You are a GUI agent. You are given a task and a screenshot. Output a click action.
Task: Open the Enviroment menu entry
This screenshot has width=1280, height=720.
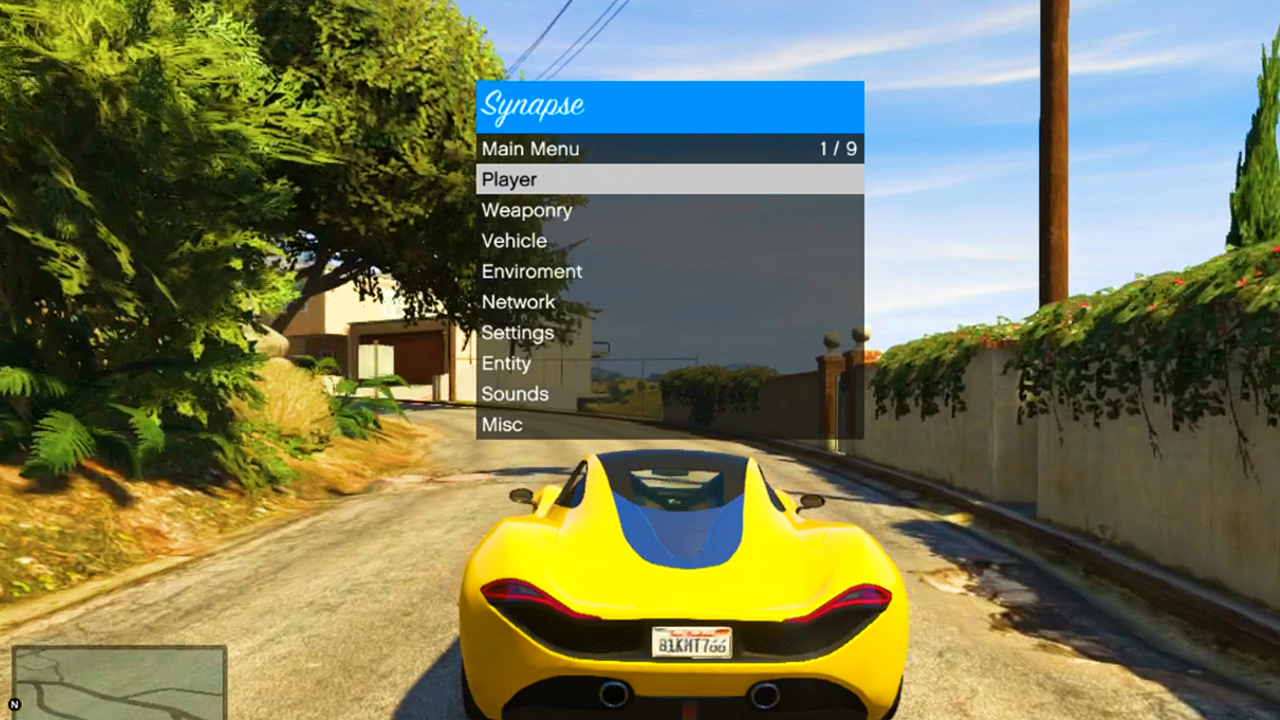(669, 271)
